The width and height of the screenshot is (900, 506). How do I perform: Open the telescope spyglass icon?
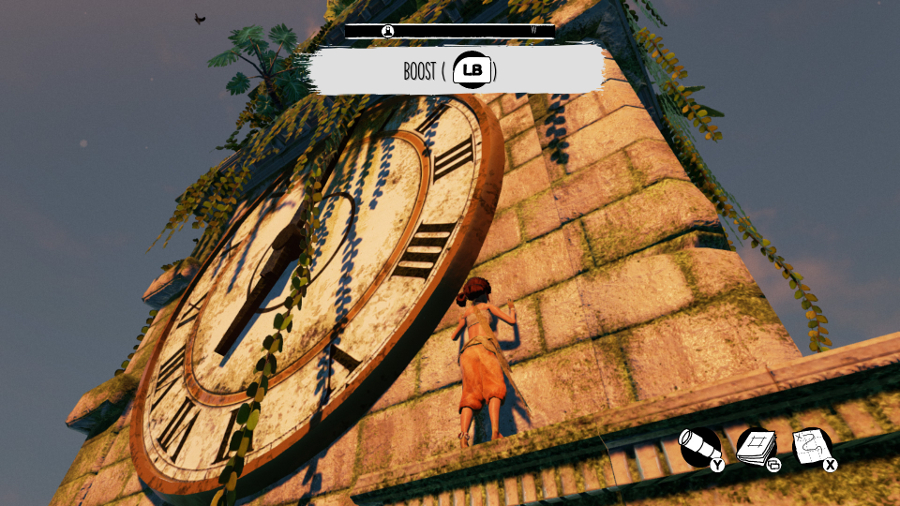(698, 447)
